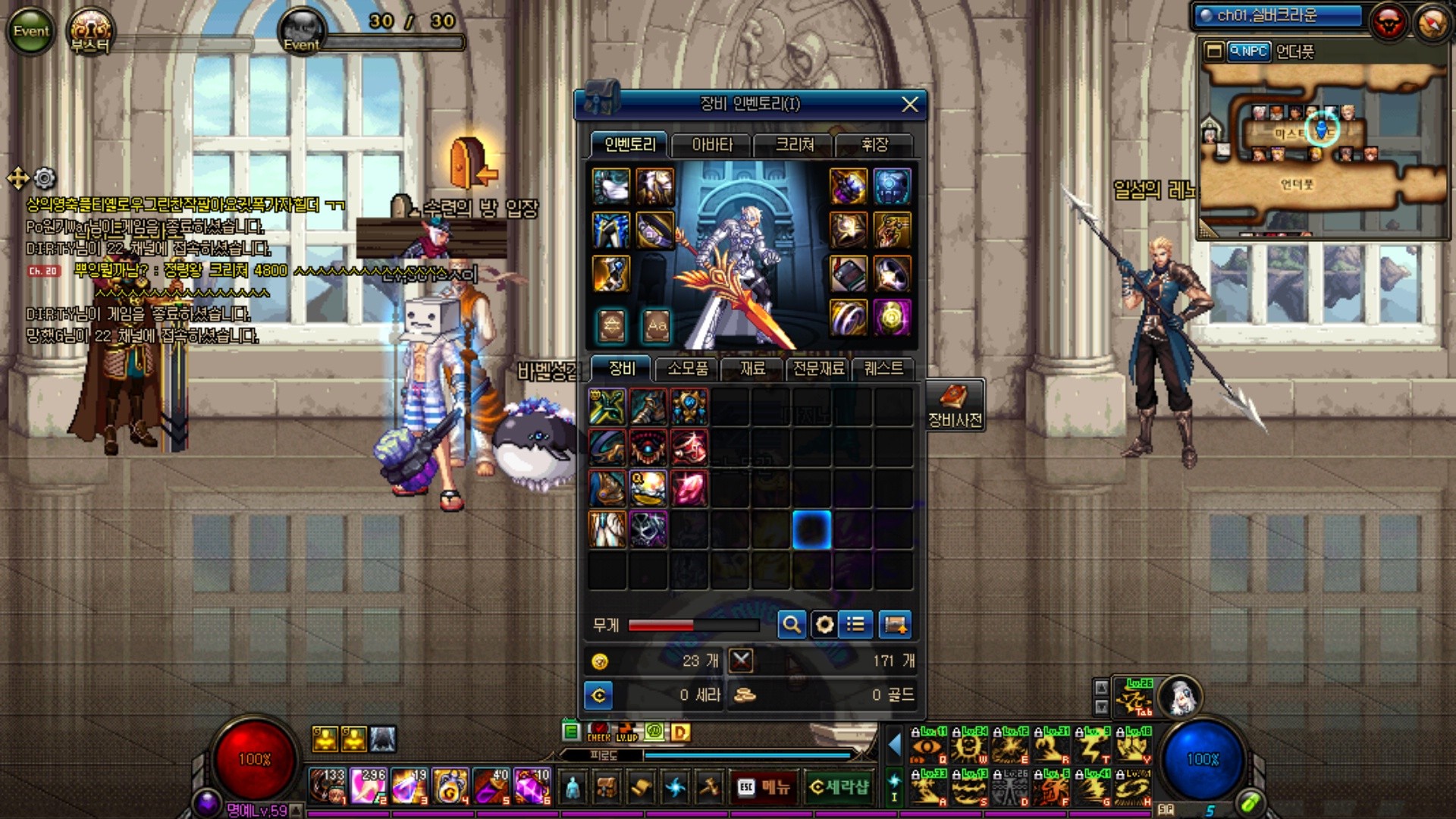Image resolution: width=1456 pixels, height=819 pixels.
Task: Switch to the 아바타 tab
Action: (x=712, y=144)
